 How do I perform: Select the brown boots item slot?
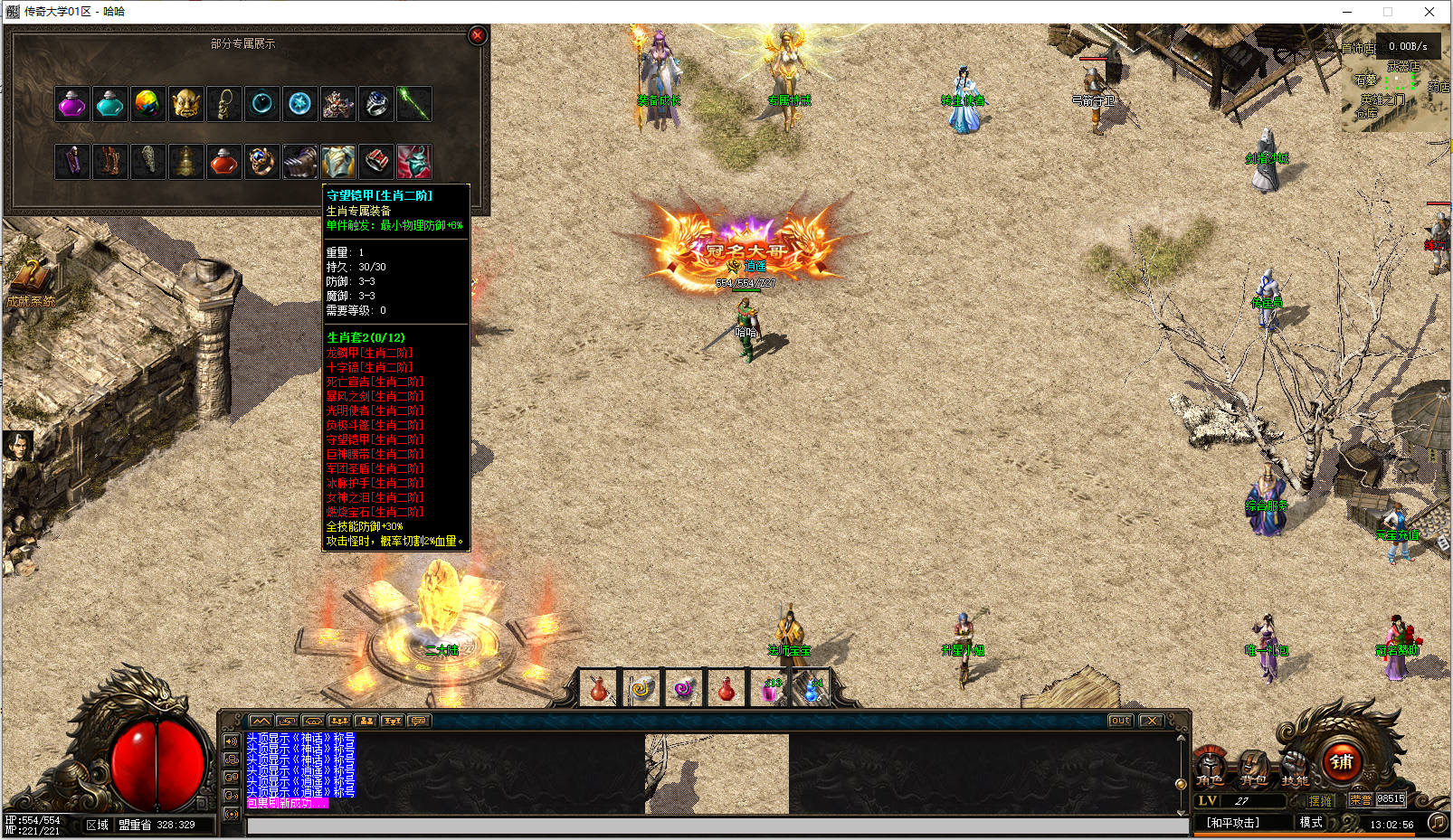click(110, 162)
